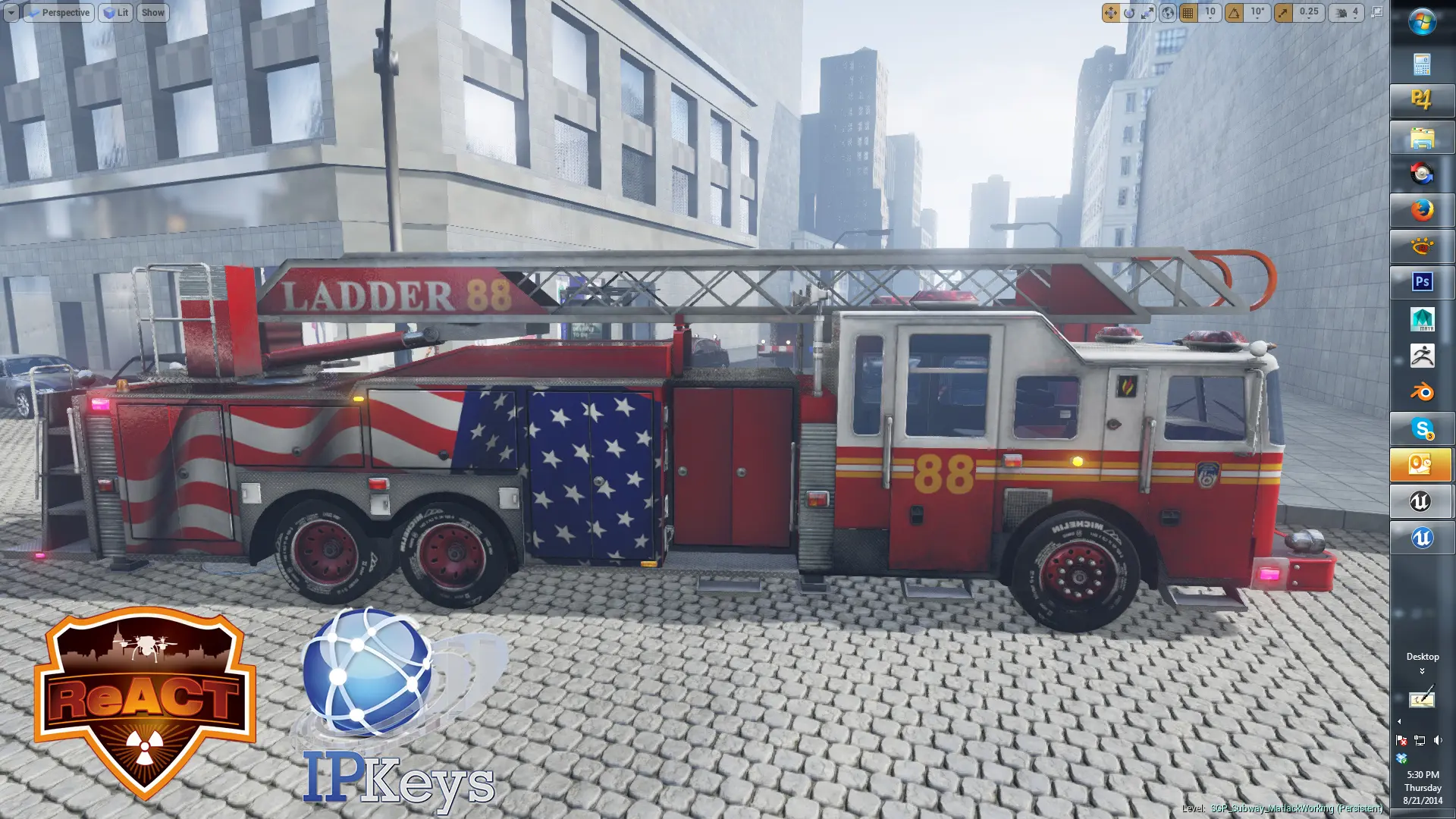Select the rotate transform tool
Screen dimensions: 1456x819
pyautogui.click(x=1129, y=13)
